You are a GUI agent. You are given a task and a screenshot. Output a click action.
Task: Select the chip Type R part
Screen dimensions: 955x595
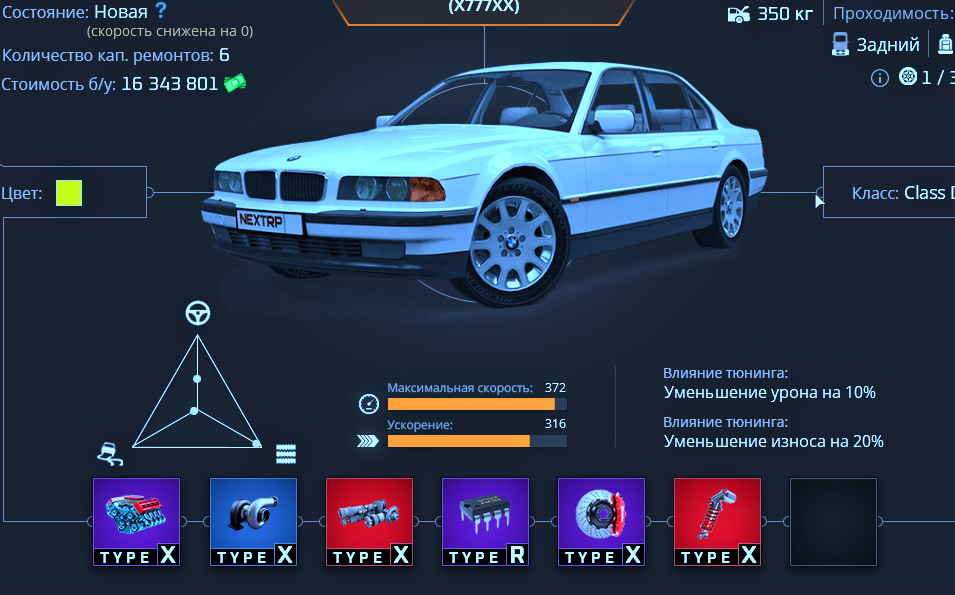(485, 521)
